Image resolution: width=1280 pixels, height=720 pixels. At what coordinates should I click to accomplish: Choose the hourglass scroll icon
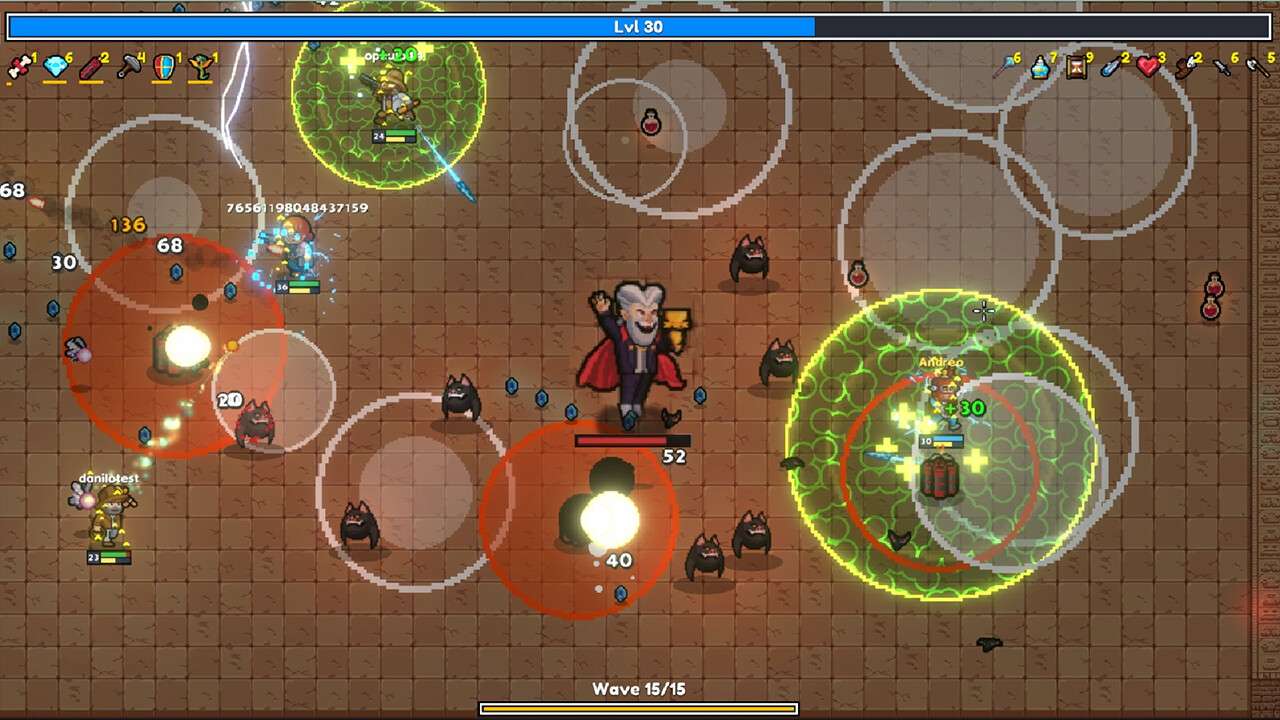click(1076, 67)
